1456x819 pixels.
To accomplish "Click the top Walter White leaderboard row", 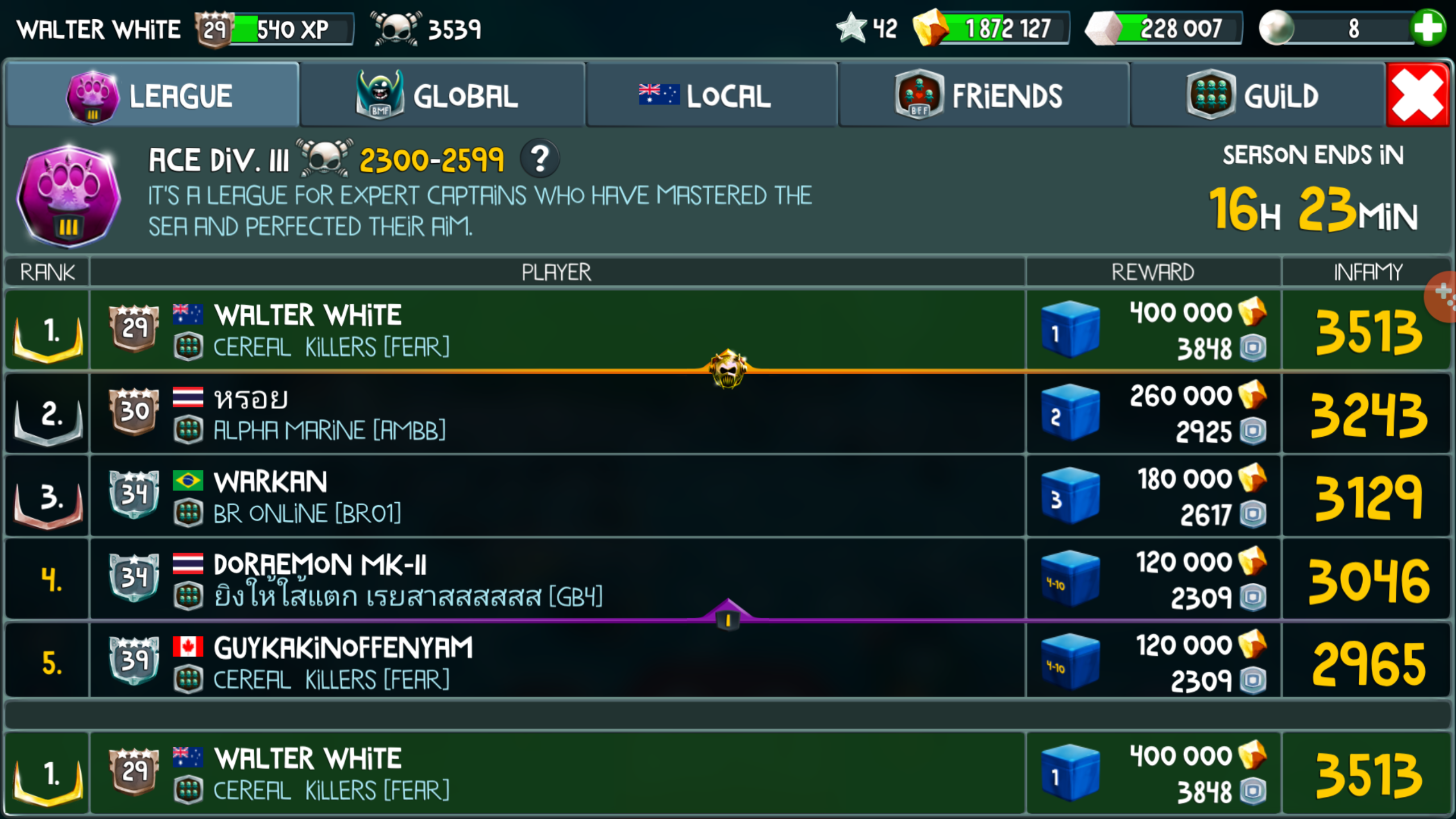I will [557, 330].
